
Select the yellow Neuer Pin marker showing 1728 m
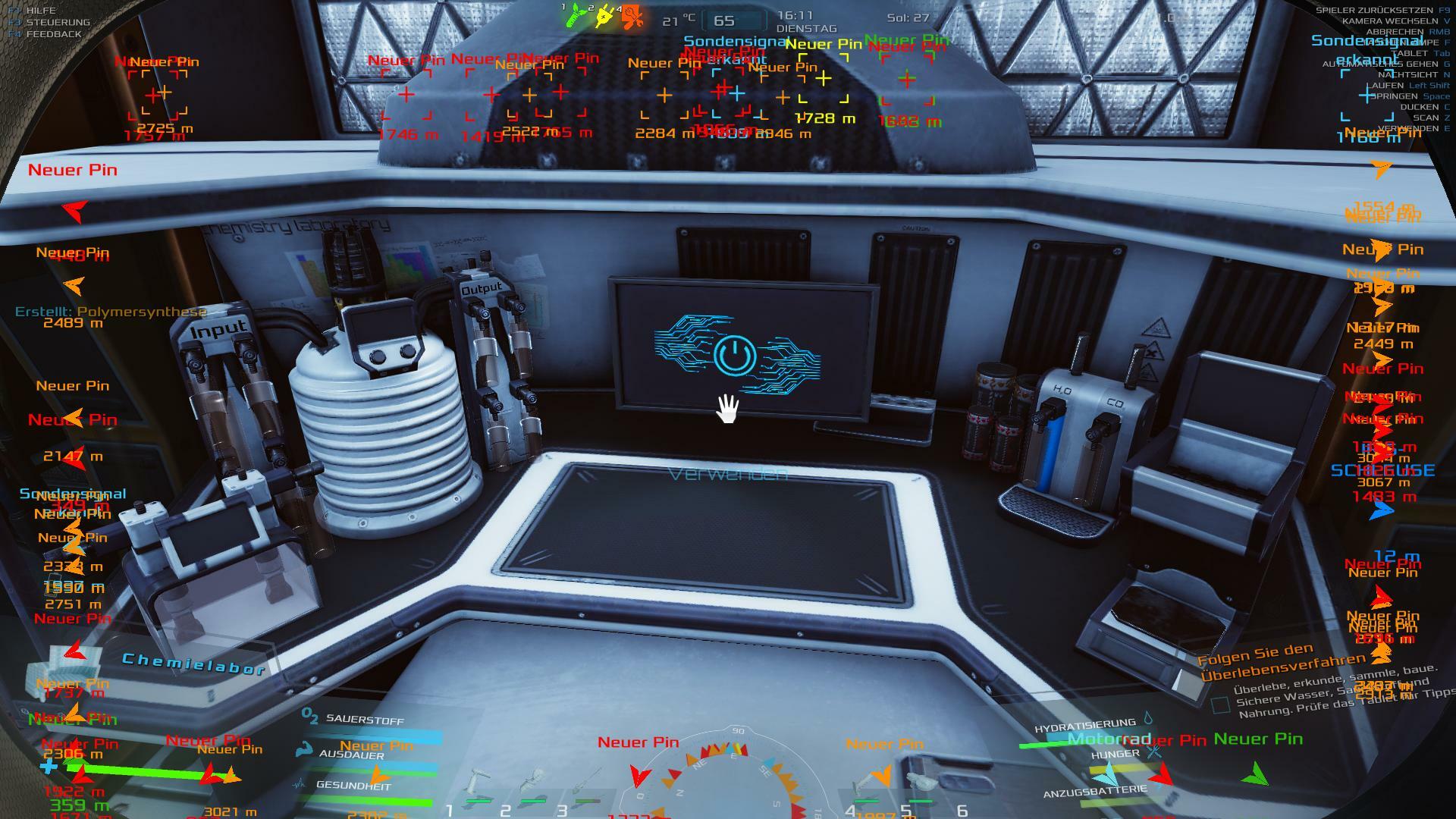pyautogui.click(x=824, y=78)
